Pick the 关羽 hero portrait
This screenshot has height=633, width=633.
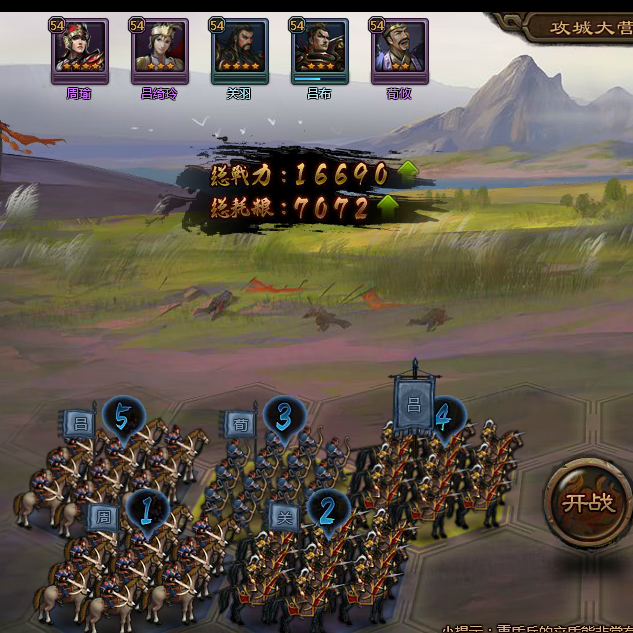(240, 50)
